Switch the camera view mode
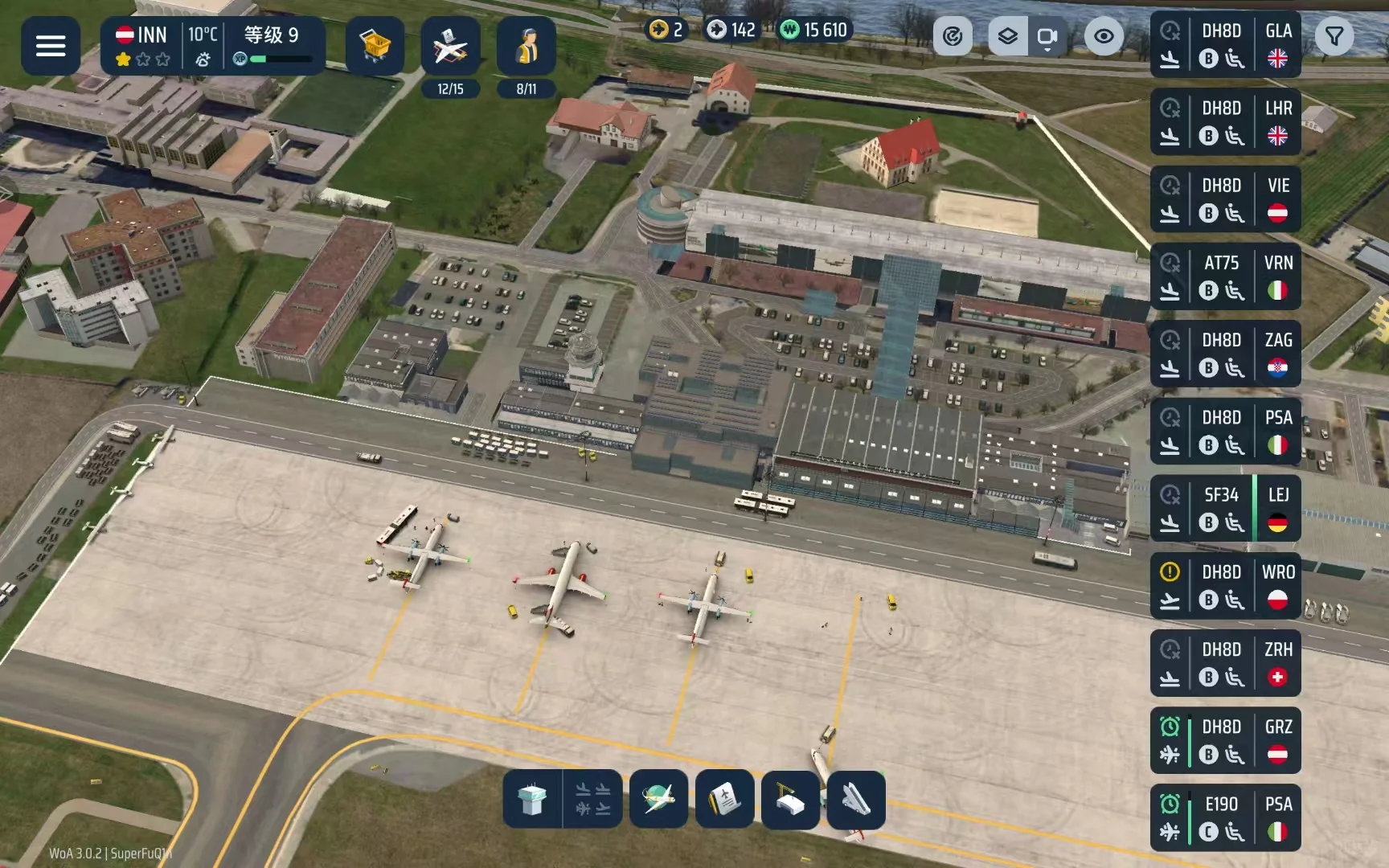 pyautogui.click(x=1047, y=36)
